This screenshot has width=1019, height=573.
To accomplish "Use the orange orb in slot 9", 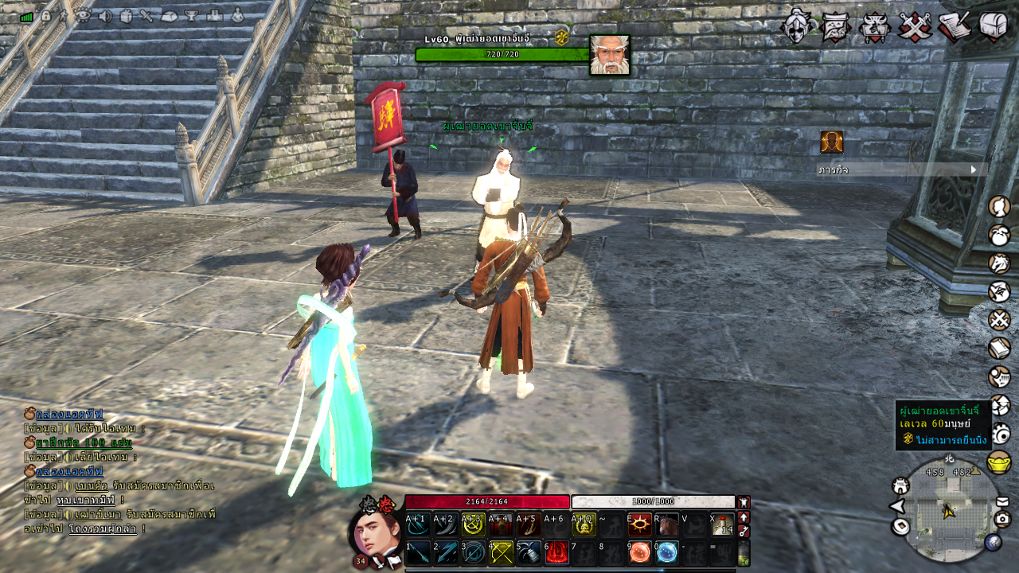I will coord(638,551).
